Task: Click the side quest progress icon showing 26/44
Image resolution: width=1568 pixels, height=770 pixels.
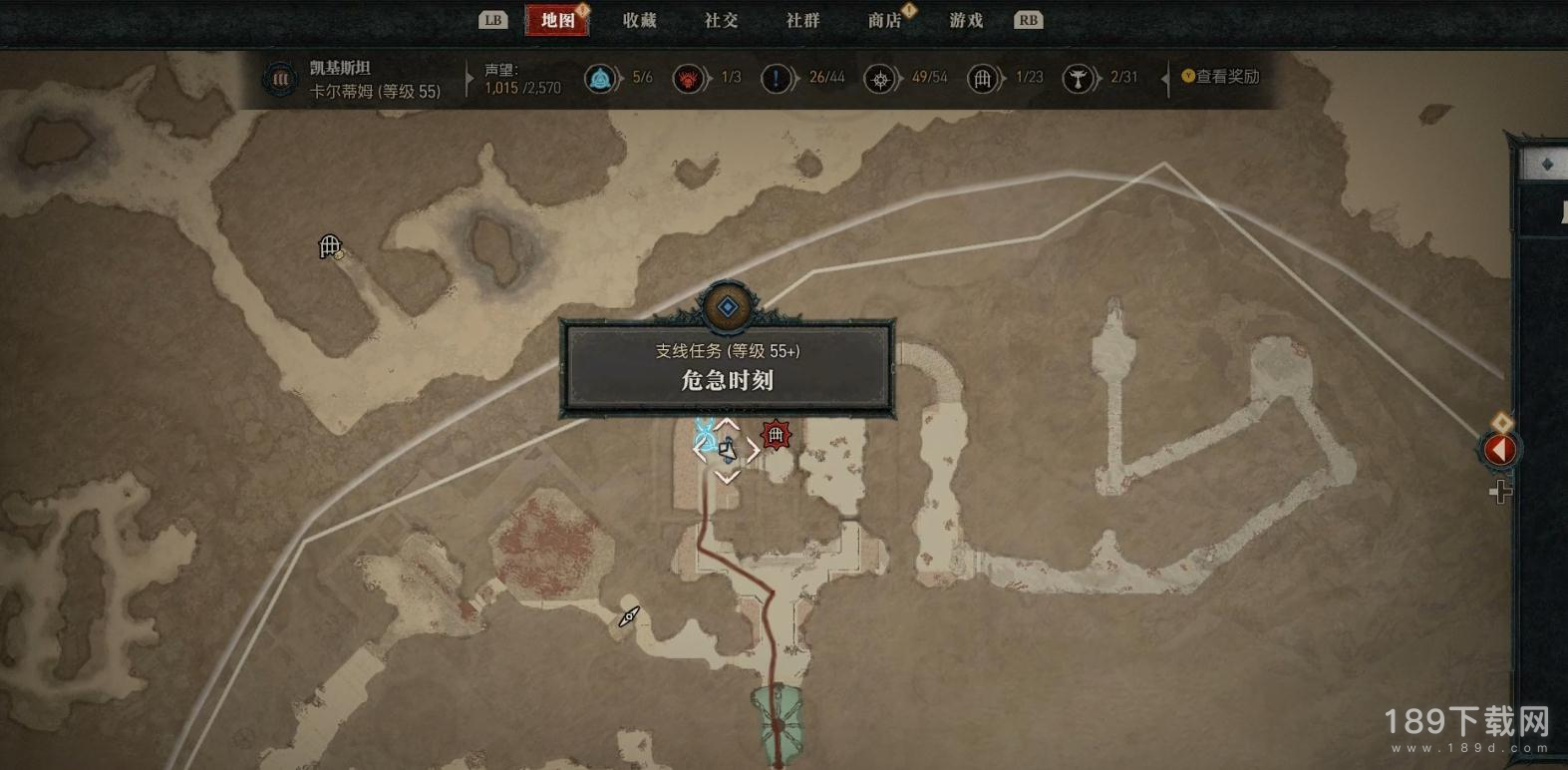Action: pos(776,78)
